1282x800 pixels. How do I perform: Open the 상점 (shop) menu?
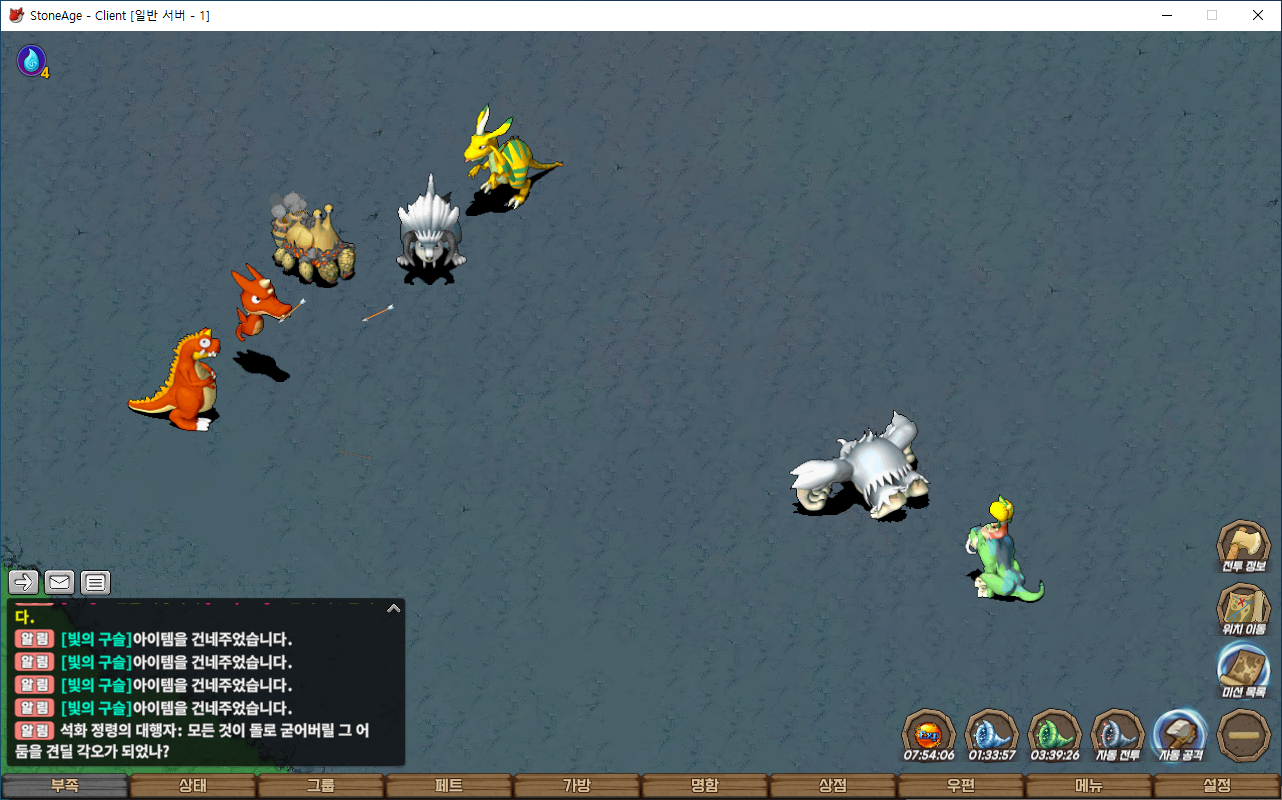833,786
